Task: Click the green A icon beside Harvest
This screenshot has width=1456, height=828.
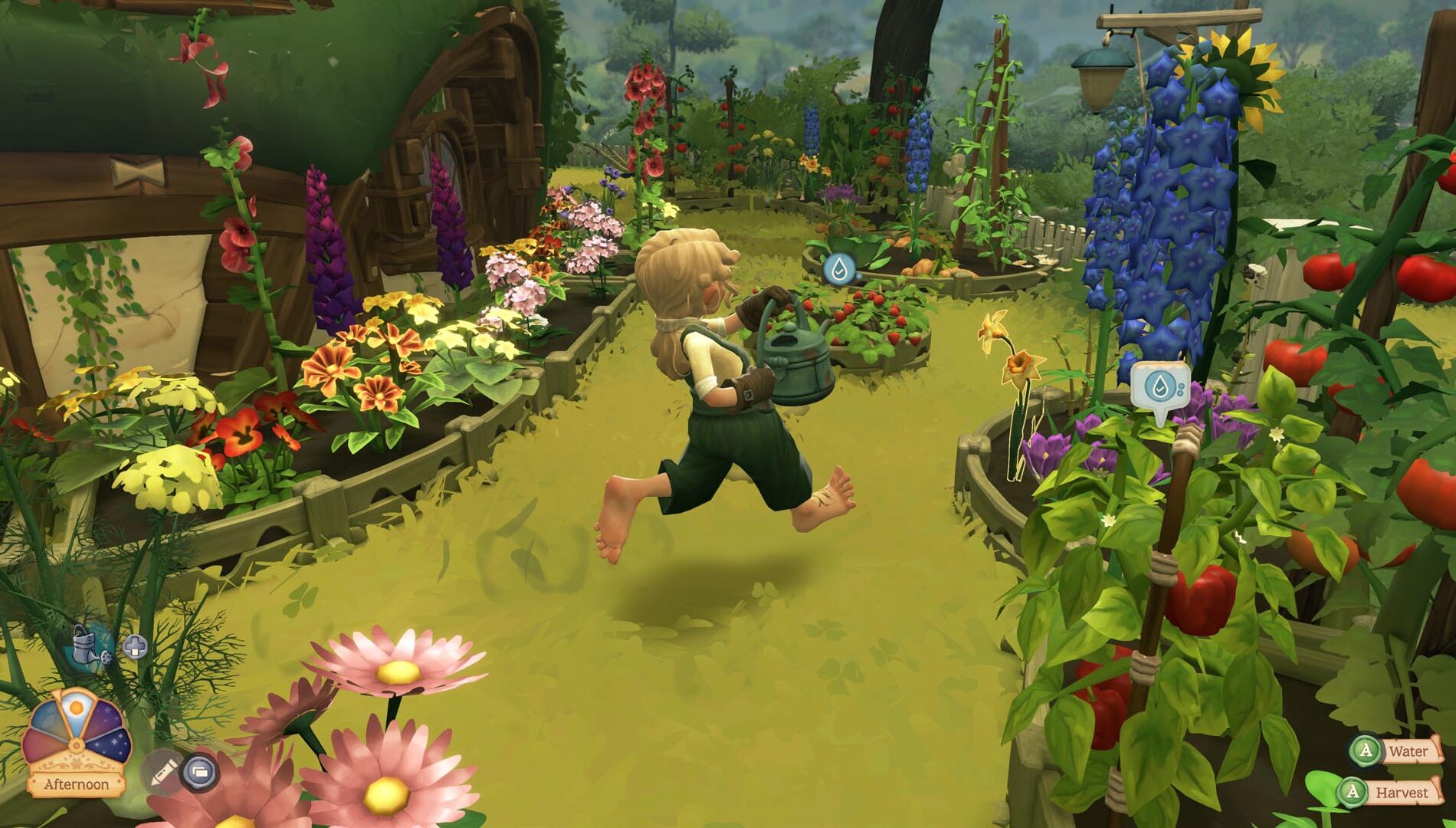Action: [1353, 792]
